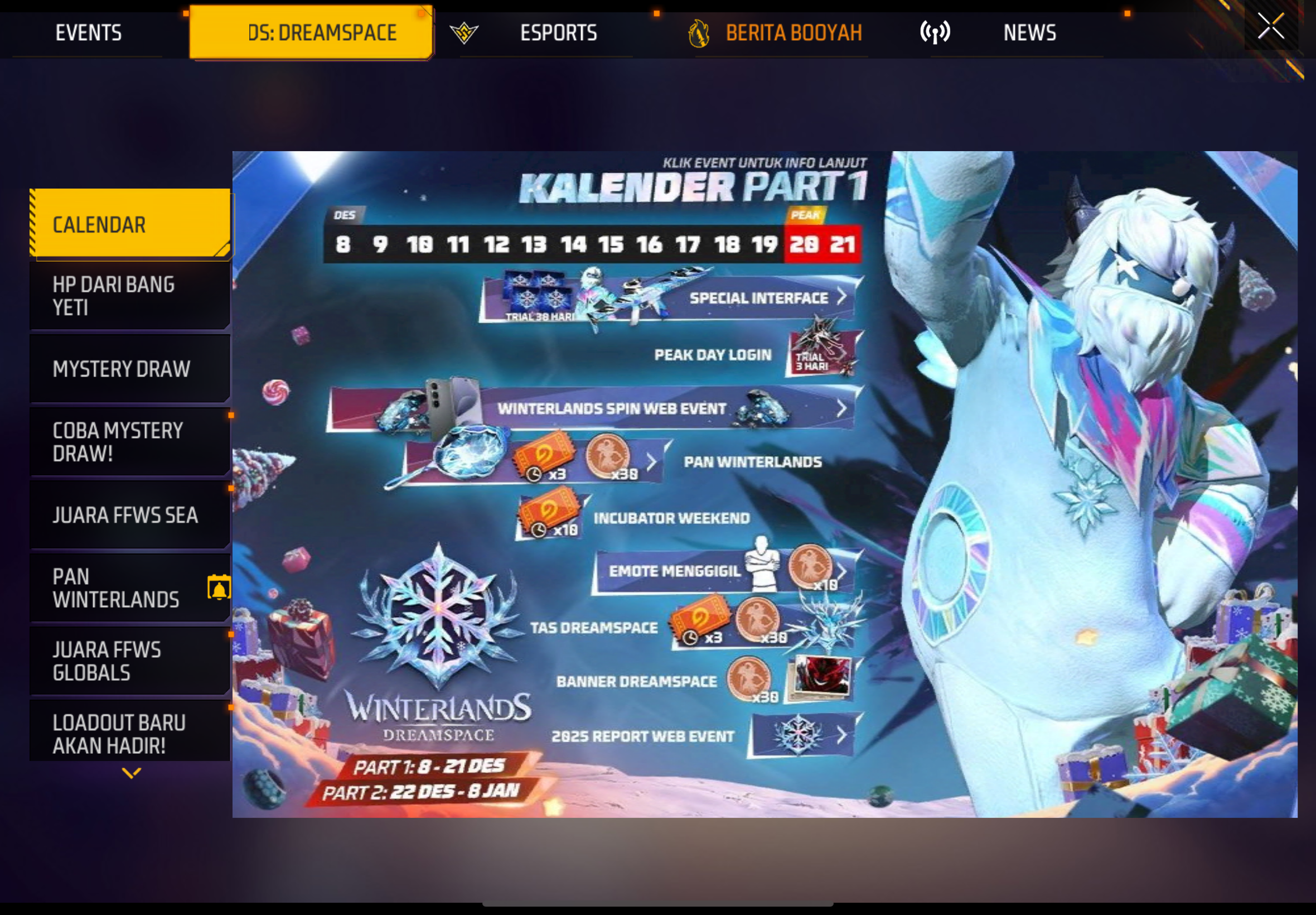Select the Esports badge icon

[x=465, y=33]
